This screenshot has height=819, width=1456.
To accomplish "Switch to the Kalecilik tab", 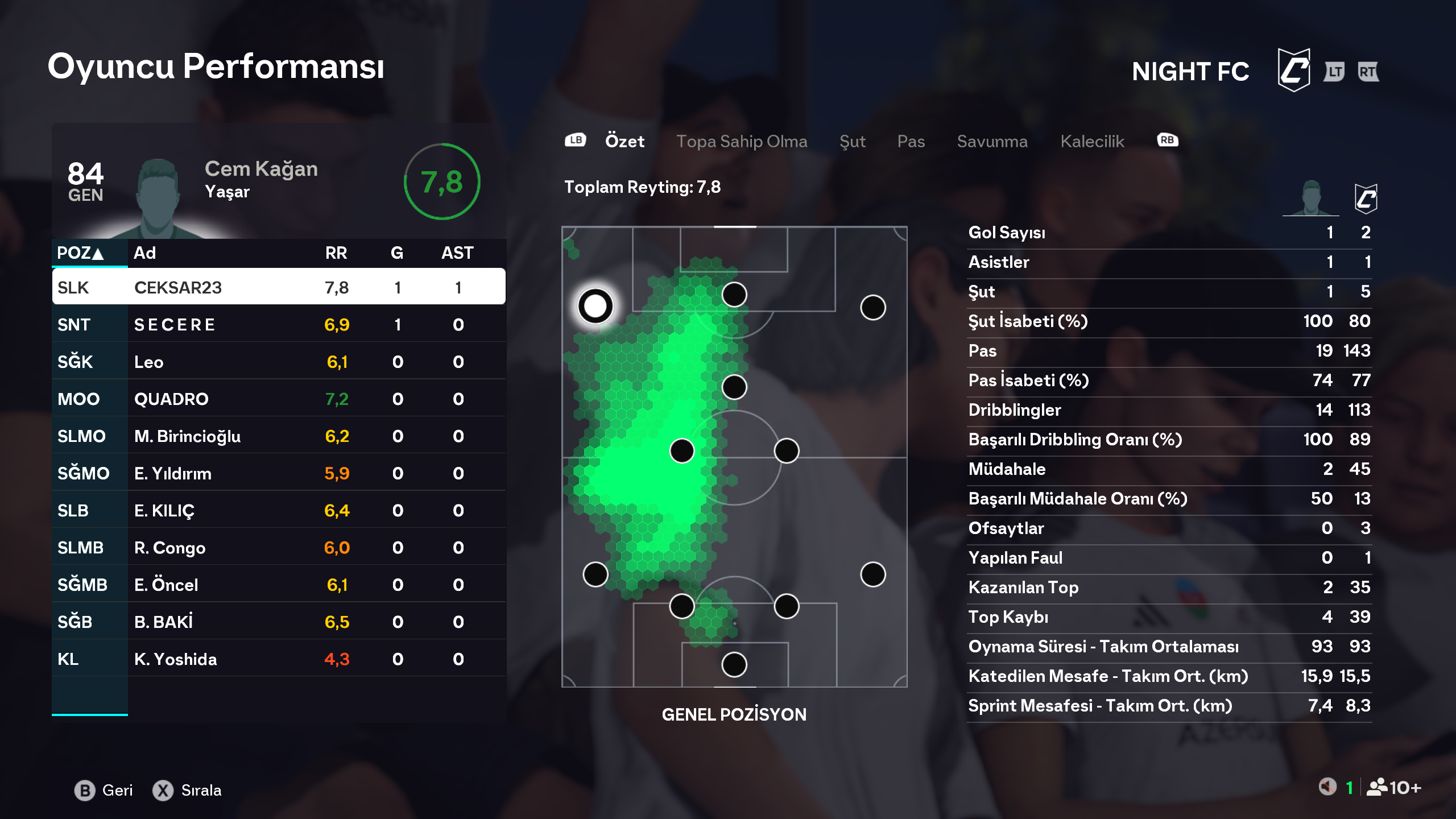I will tap(1092, 141).
